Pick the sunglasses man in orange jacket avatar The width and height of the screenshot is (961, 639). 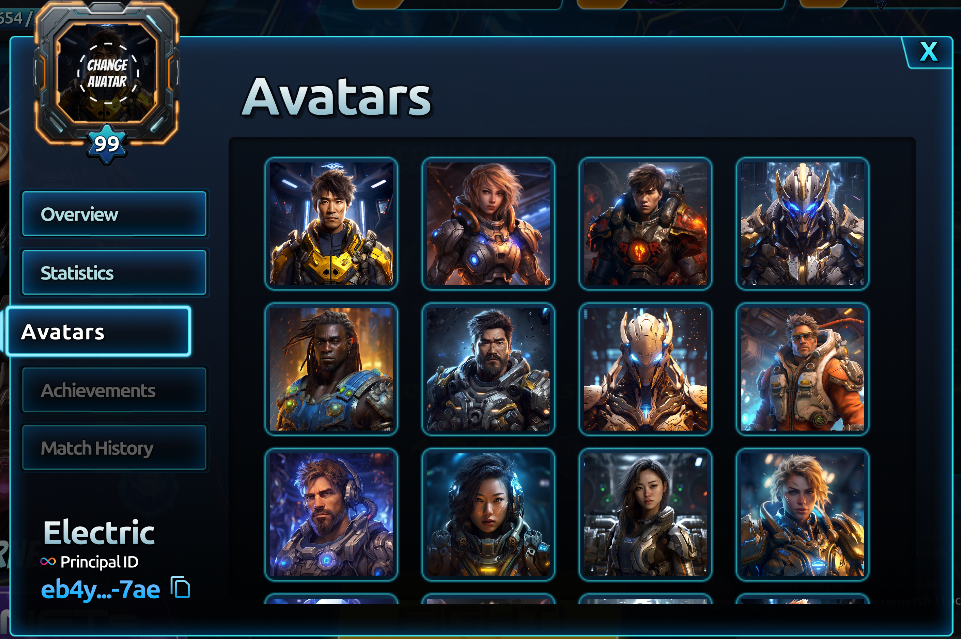click(802, 369)
